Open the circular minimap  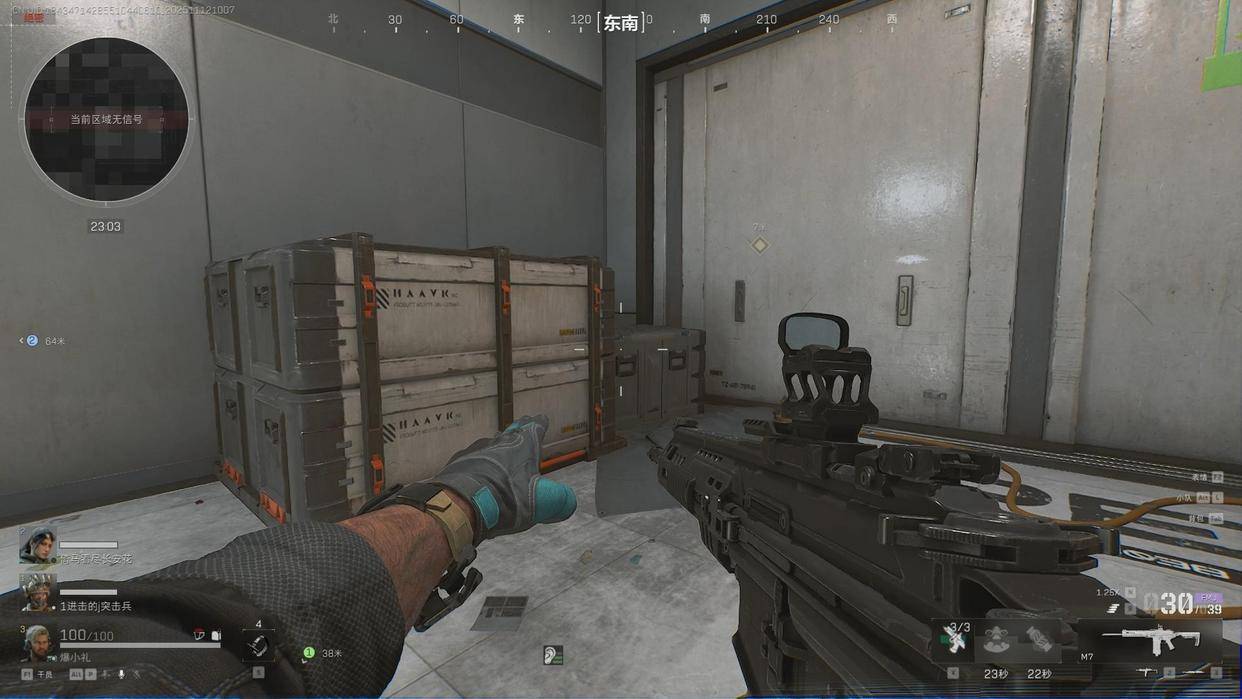(106, 120)
